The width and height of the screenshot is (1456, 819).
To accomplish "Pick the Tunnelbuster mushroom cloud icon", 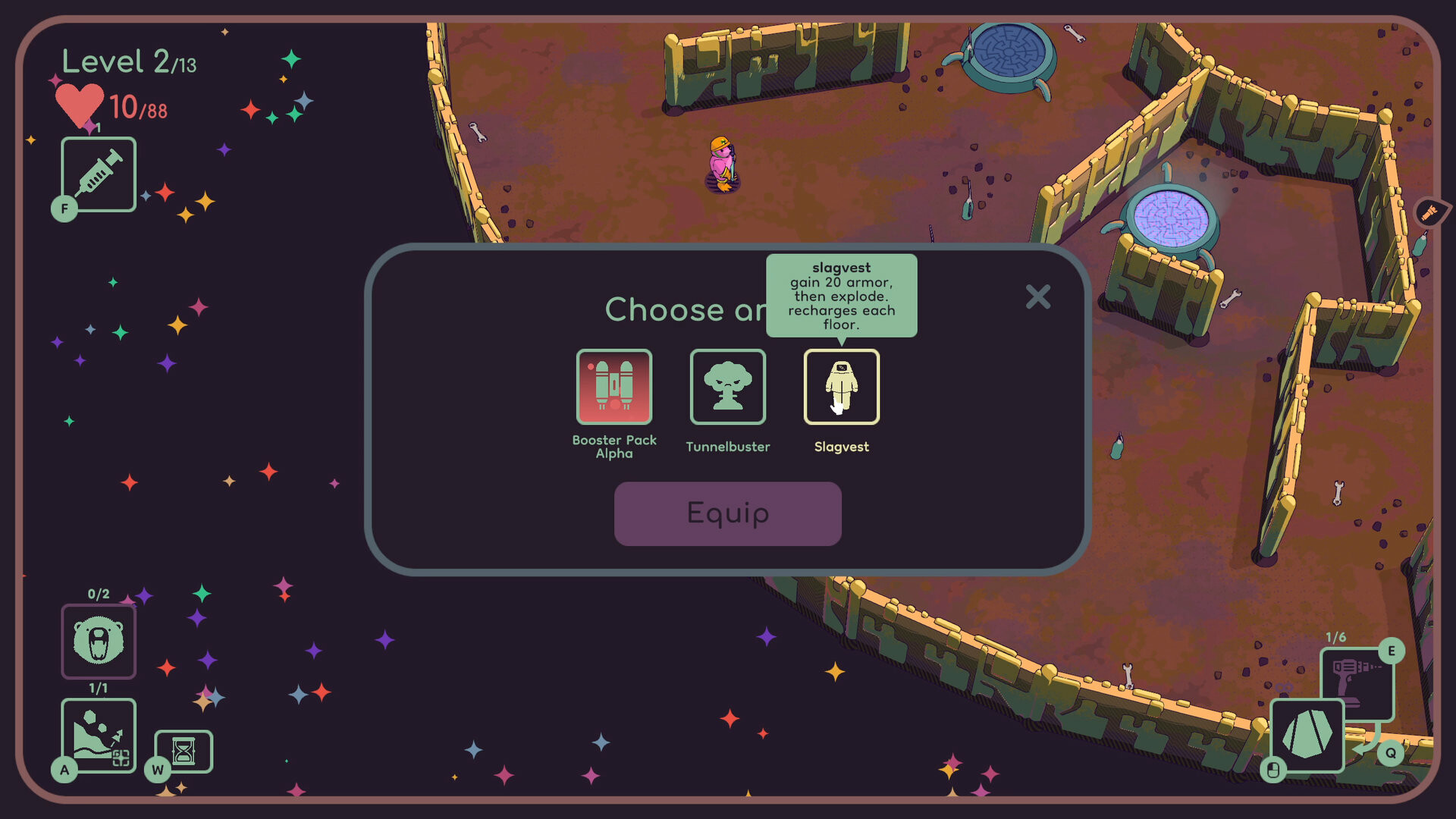I will pyautogui.click(x=727, y=388).
